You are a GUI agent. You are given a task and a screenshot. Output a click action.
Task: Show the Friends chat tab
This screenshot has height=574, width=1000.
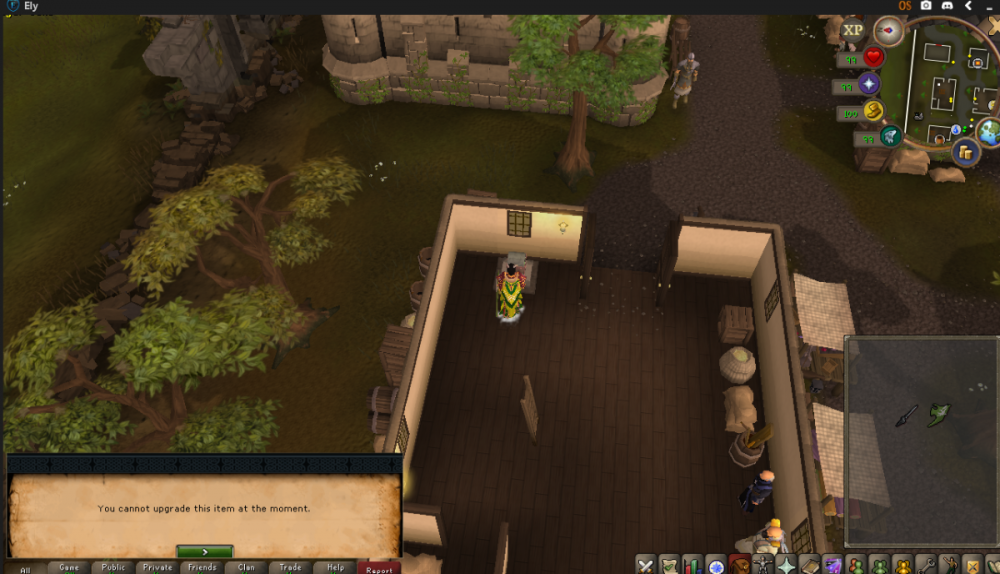click(202, 567)
